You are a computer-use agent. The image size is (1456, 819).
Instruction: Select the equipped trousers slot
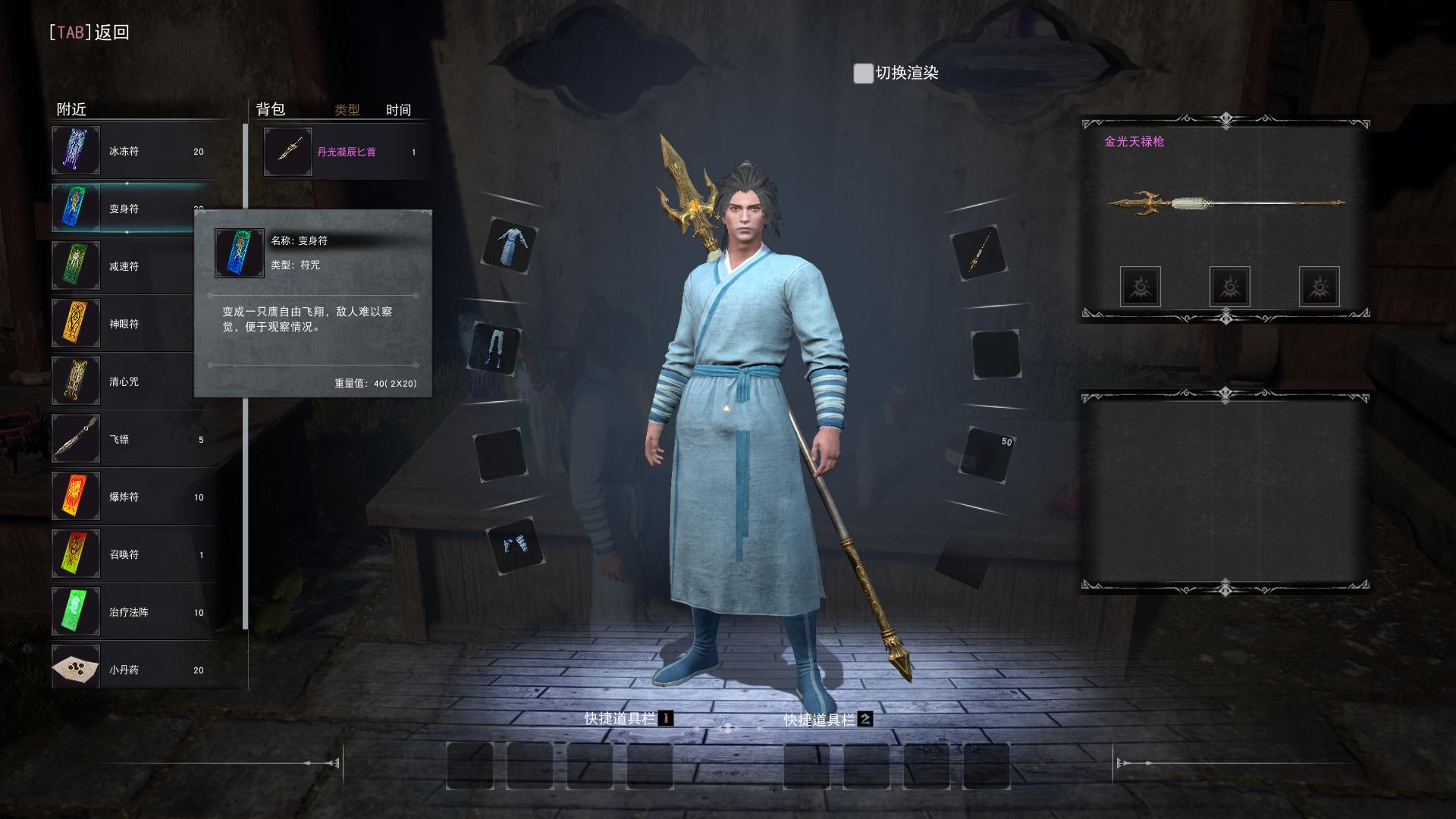pos(495,349)
